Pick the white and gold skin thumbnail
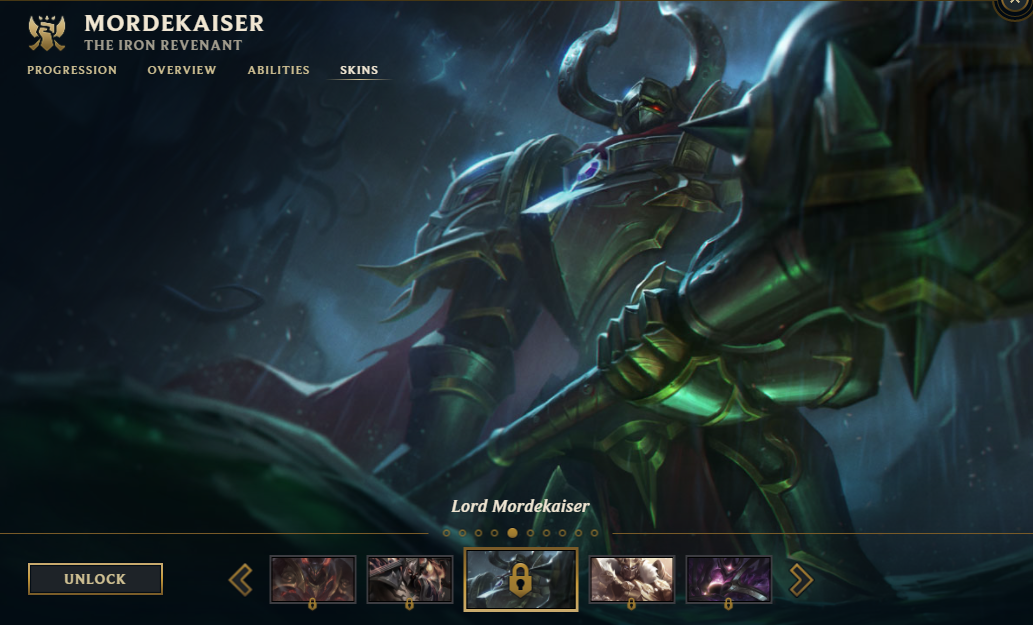 (632, 579)
